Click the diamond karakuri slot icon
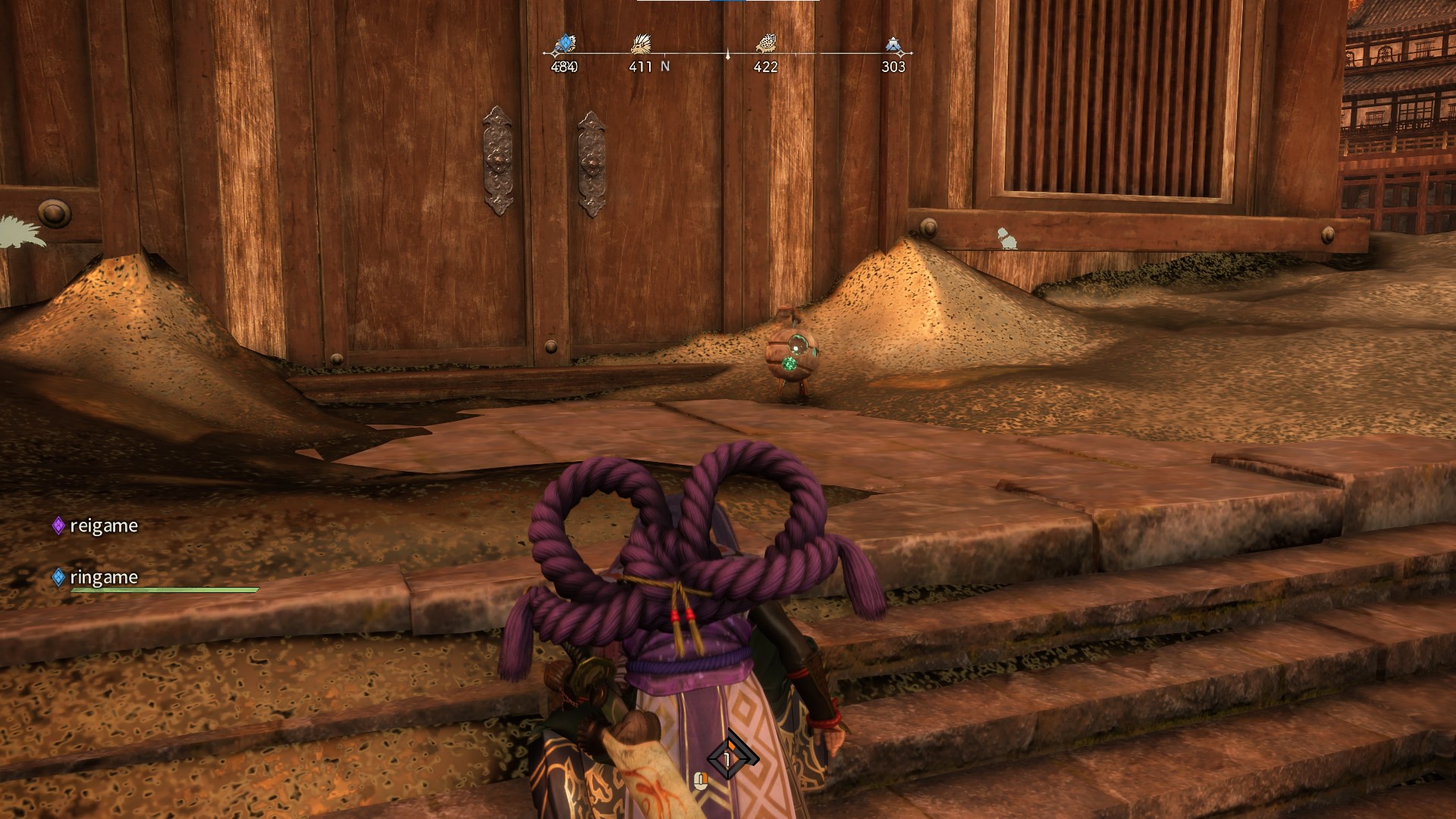This screenshot has height=819, width=1456. pos(727,758)
